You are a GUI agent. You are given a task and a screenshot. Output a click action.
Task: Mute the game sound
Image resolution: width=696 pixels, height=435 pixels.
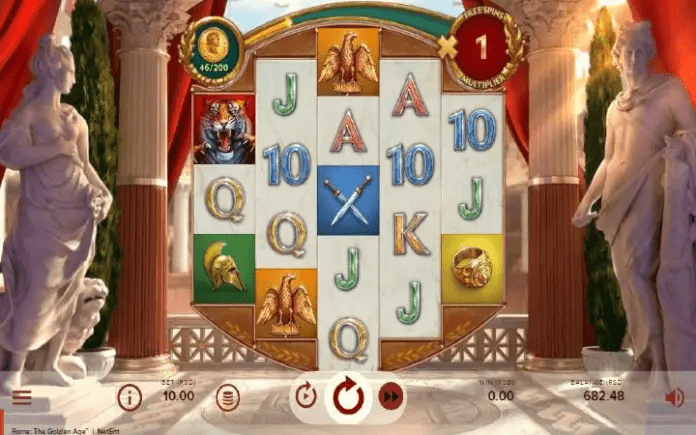click(x=675, y=397)
